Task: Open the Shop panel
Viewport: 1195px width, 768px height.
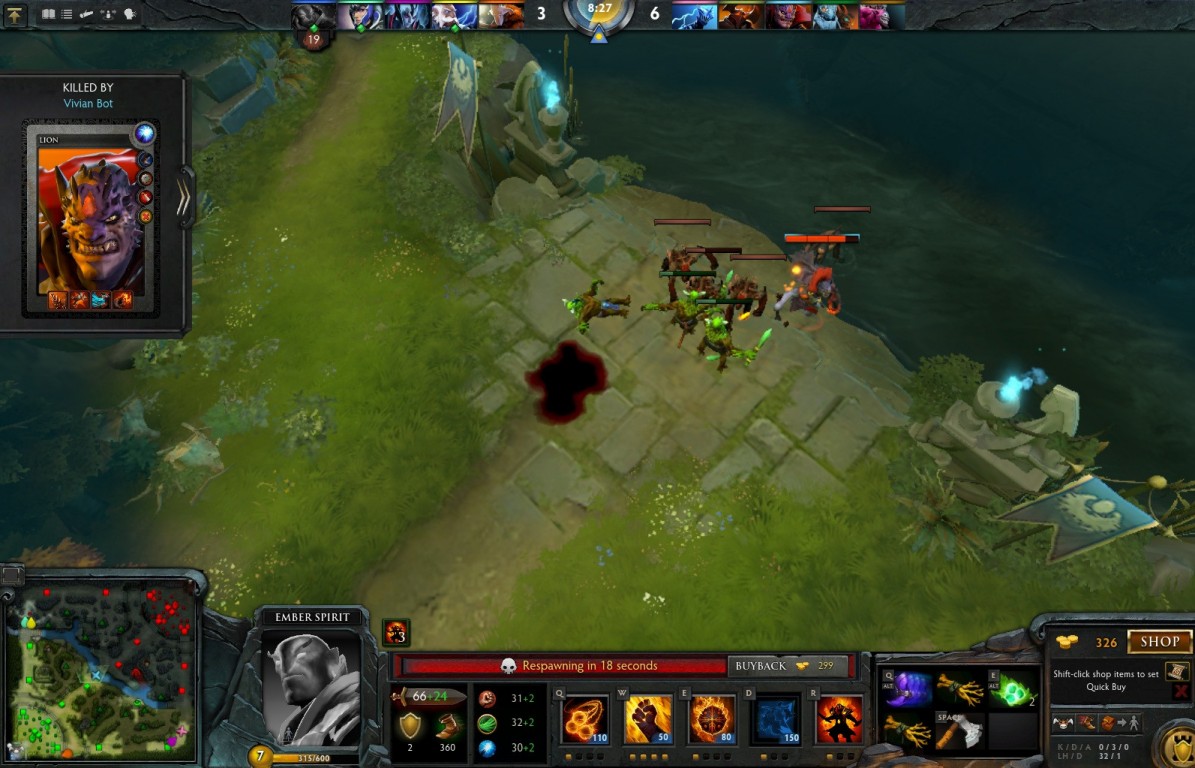Action: (1159, 642)
